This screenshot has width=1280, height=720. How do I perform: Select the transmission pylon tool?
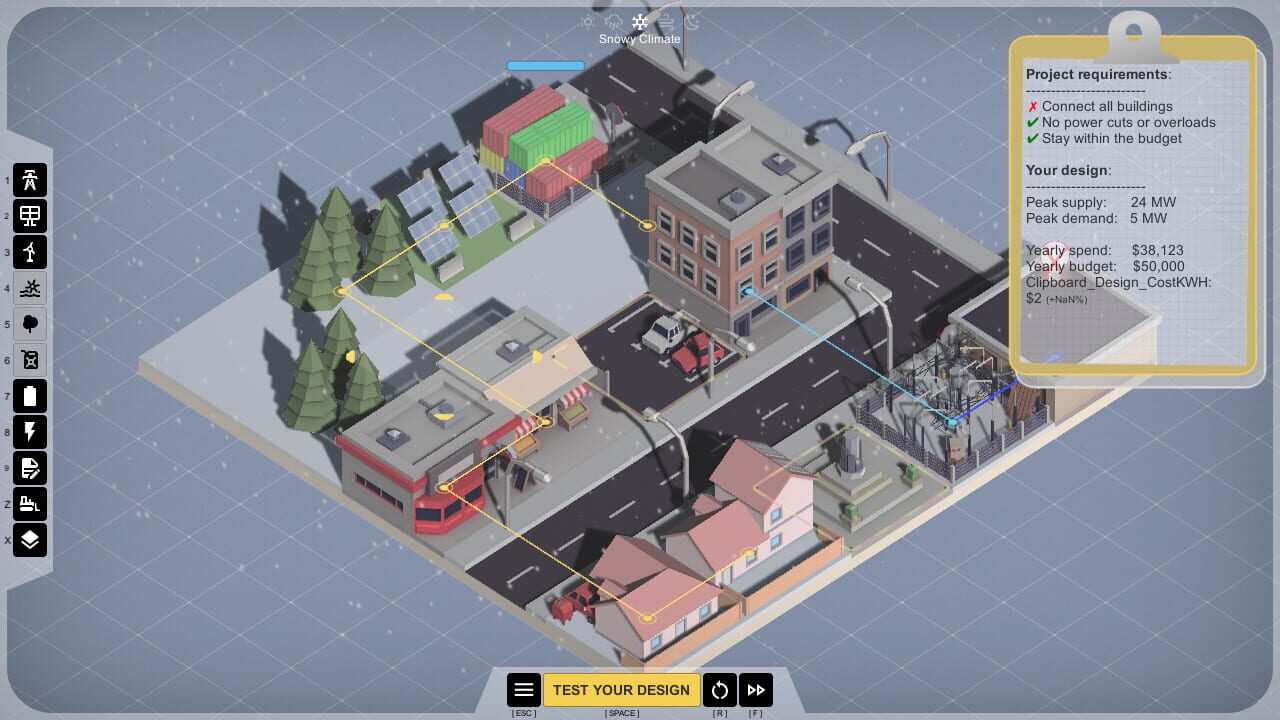[x=30, y=180]
